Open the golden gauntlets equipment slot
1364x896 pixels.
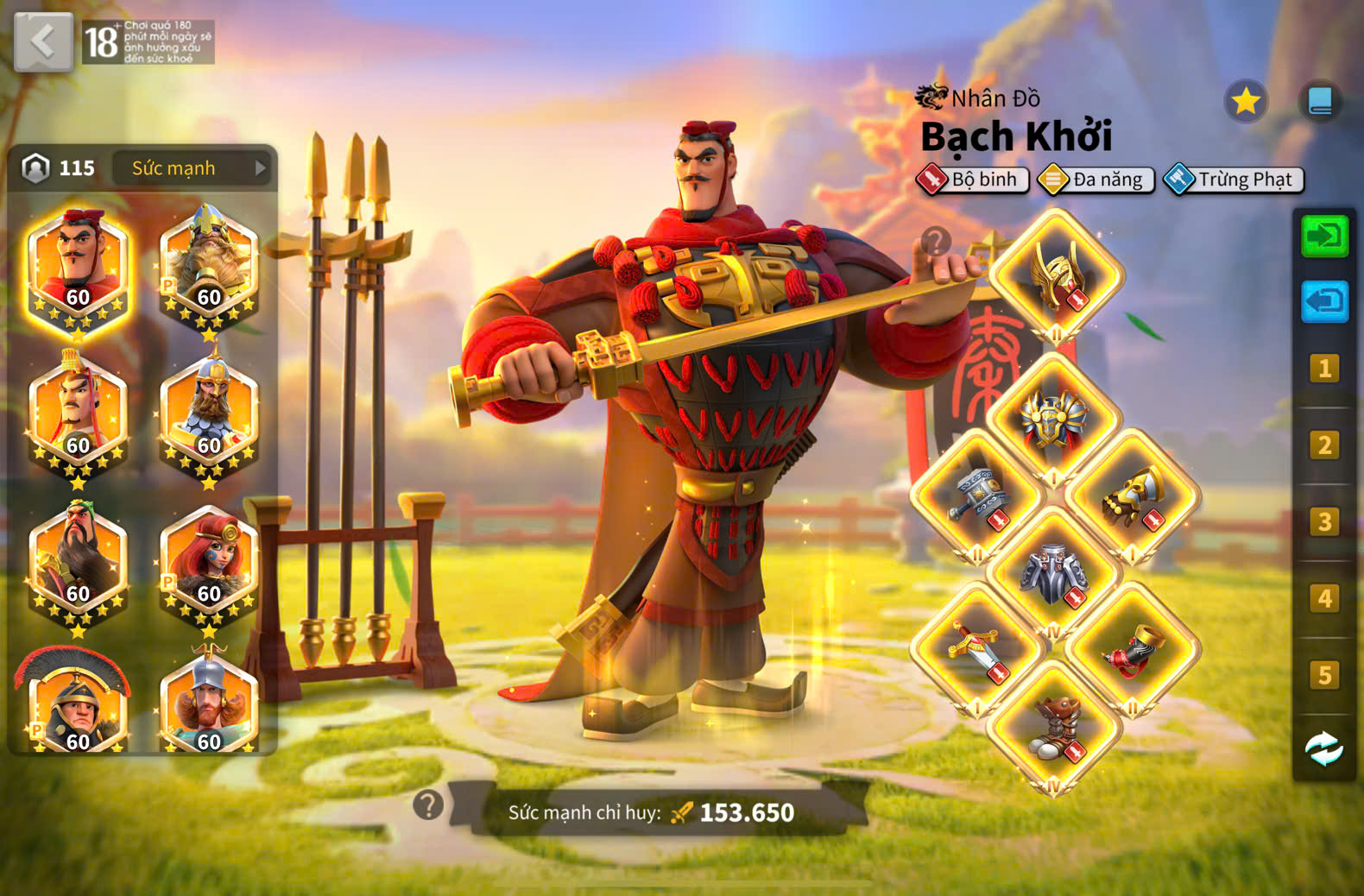(1132, 498)
